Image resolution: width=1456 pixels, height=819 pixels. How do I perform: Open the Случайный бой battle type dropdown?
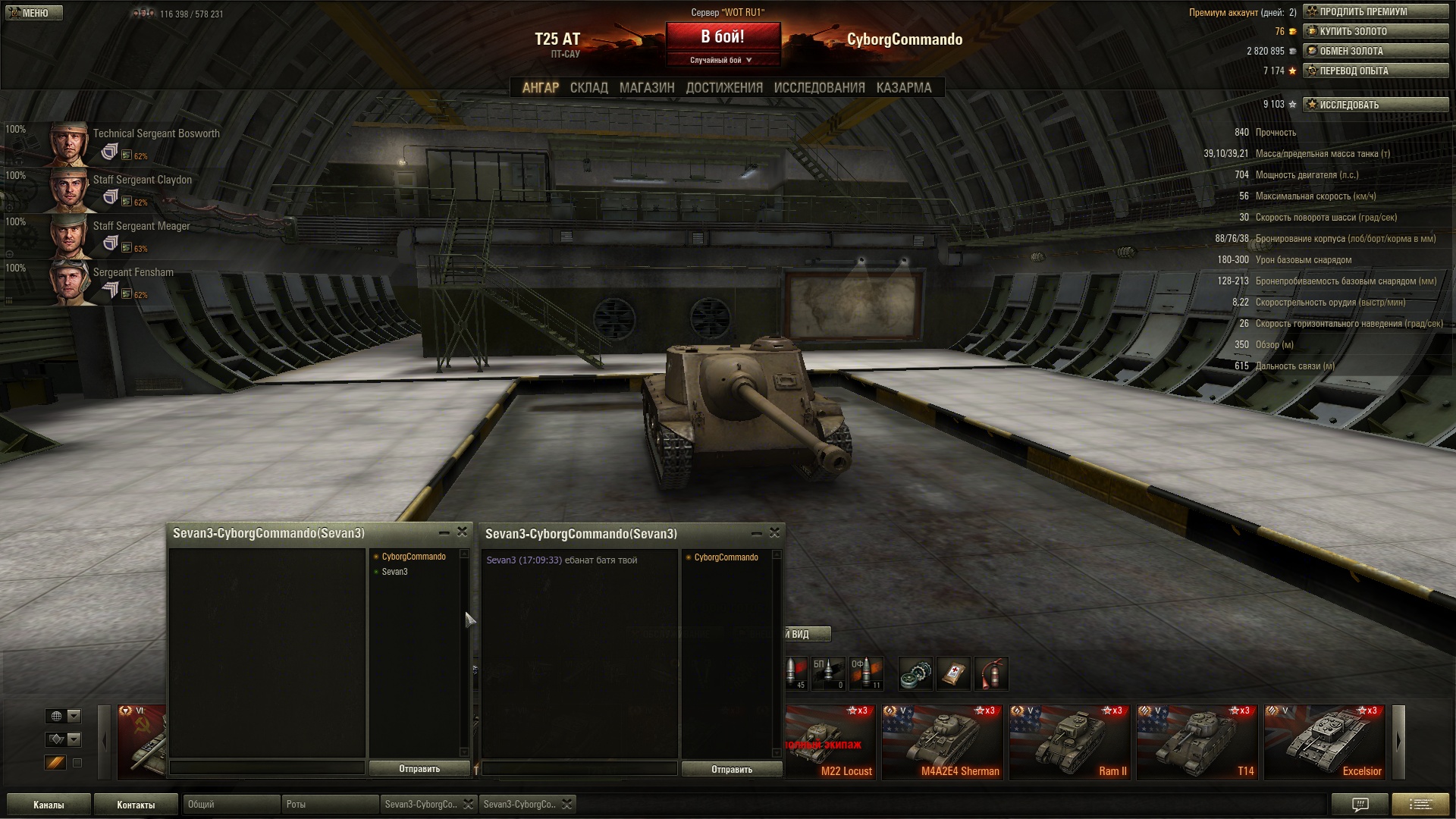tap(721, 61)
